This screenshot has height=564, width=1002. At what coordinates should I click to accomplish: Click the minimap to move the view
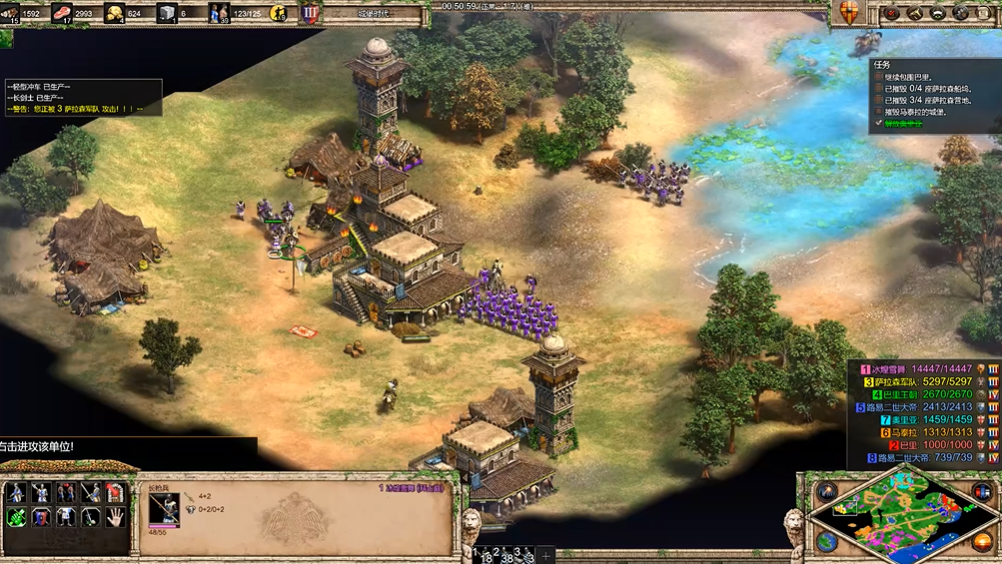(x=904, y=516)
